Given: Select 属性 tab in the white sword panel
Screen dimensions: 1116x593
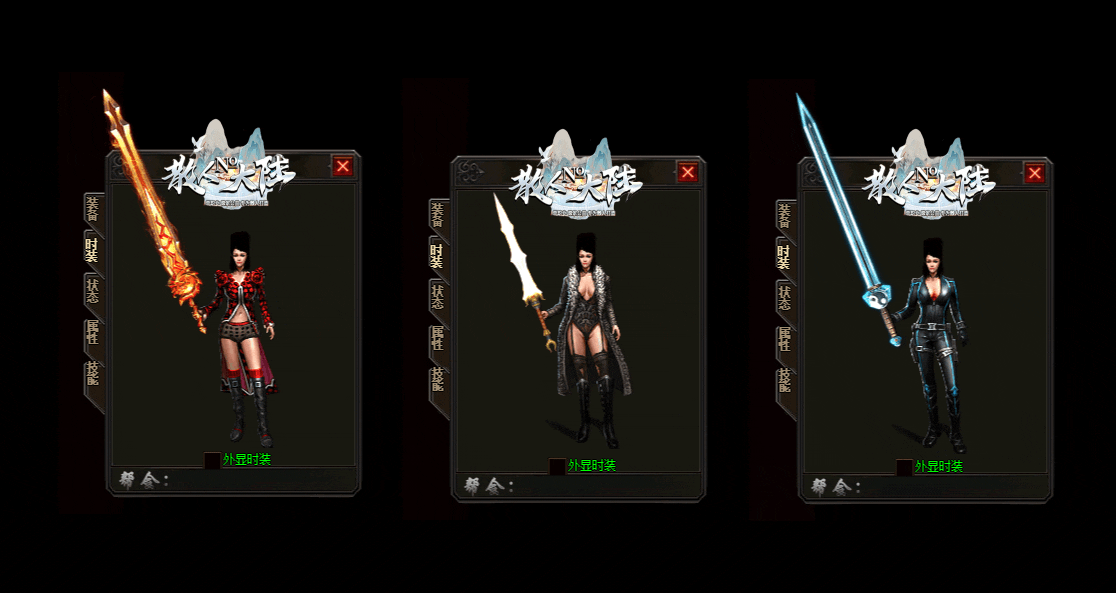Looking at the screenshot, I should [x=438, y=339].
